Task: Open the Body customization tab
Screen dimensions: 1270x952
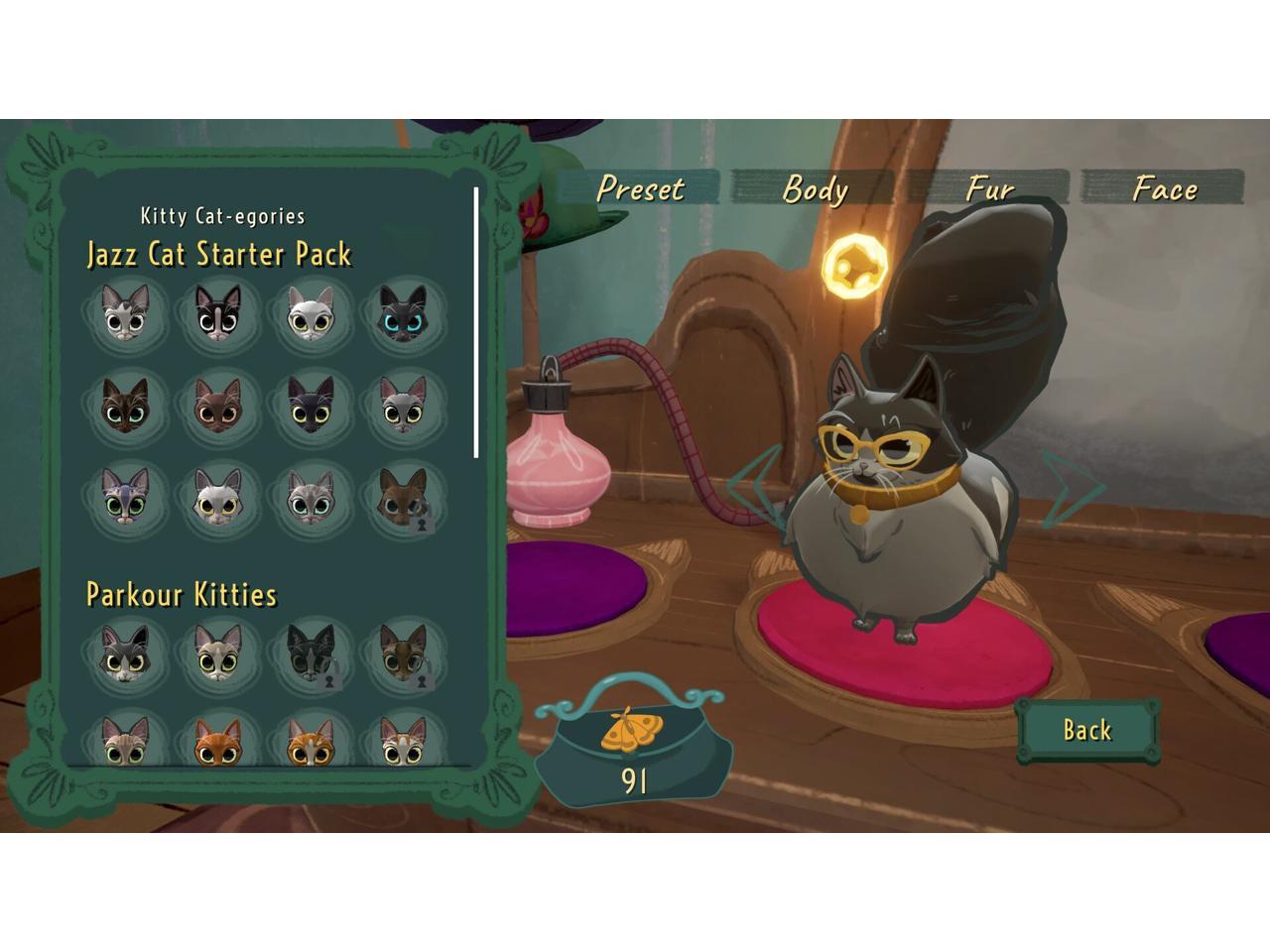Action: [815, 188]
